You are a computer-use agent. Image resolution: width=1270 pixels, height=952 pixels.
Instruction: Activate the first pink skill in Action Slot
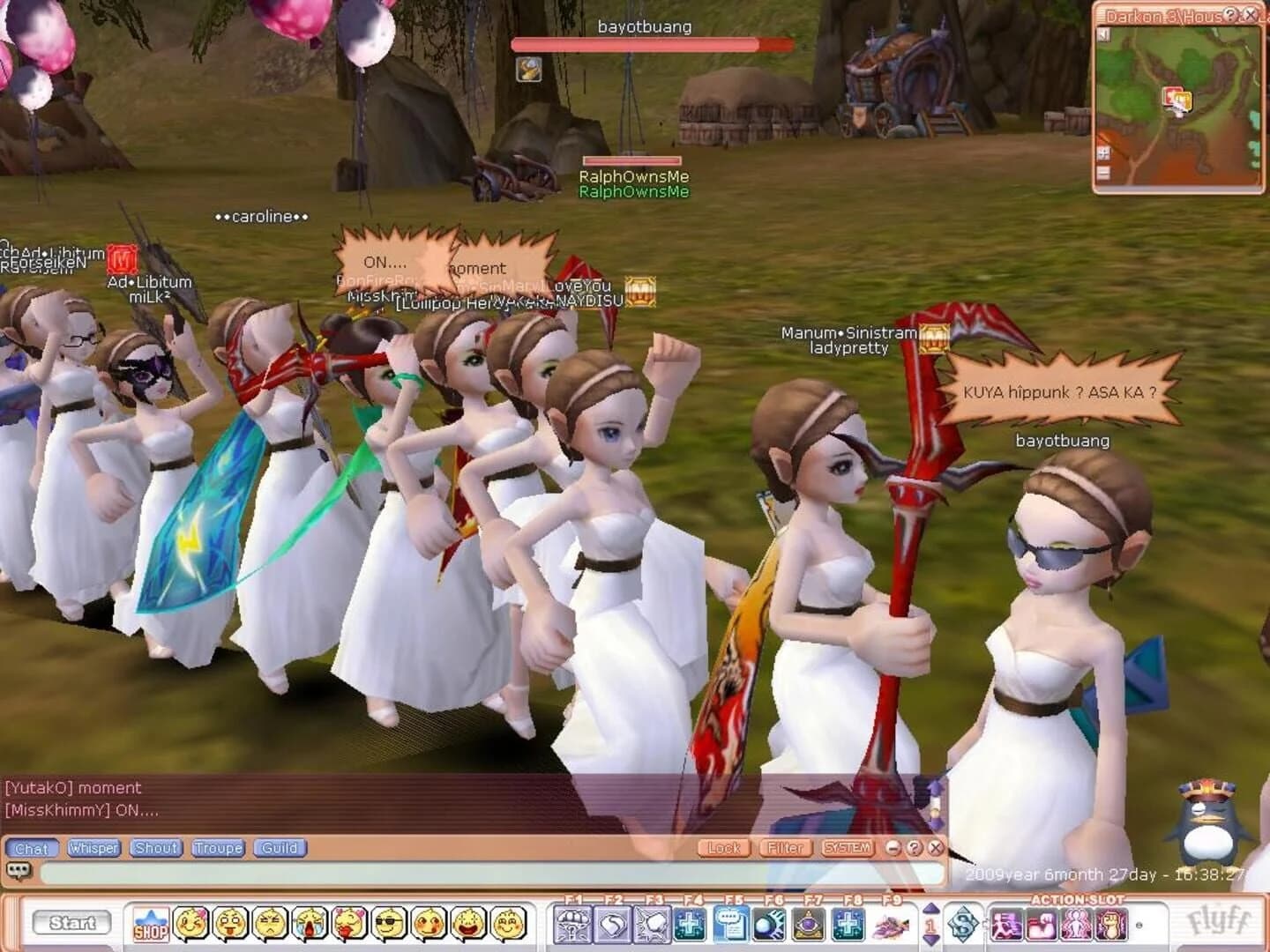pos(1007,924)
